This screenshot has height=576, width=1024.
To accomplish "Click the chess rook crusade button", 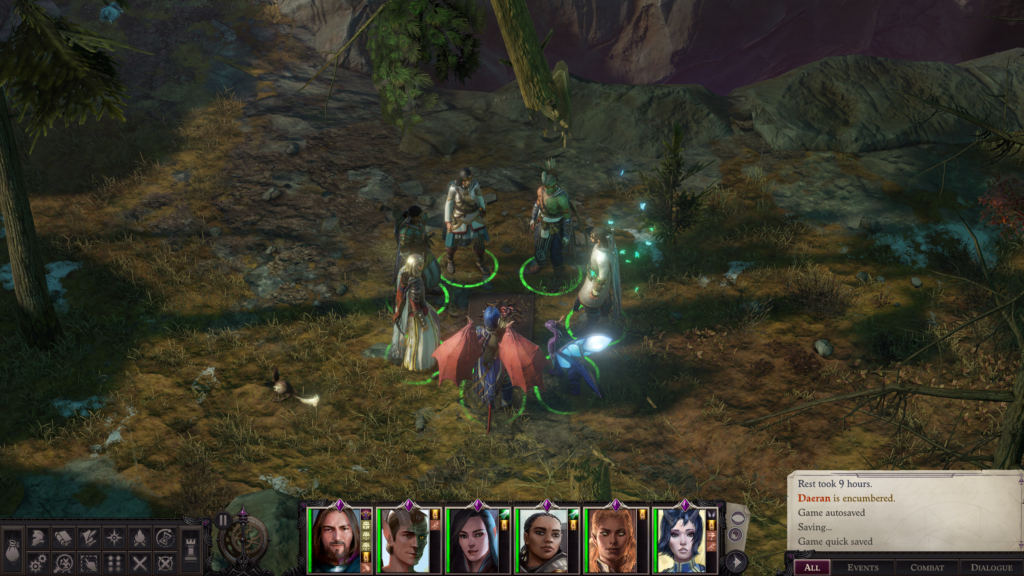I will (190, 551).
